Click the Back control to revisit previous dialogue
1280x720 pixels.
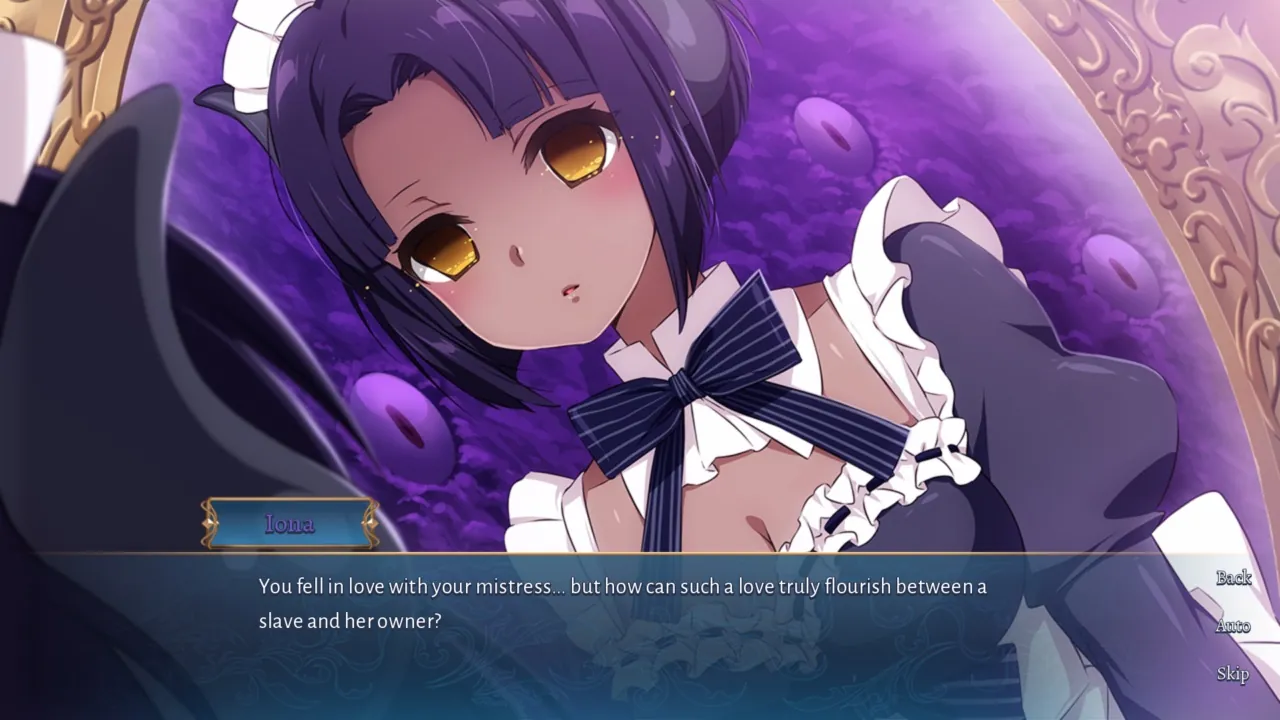point(1234,578)
